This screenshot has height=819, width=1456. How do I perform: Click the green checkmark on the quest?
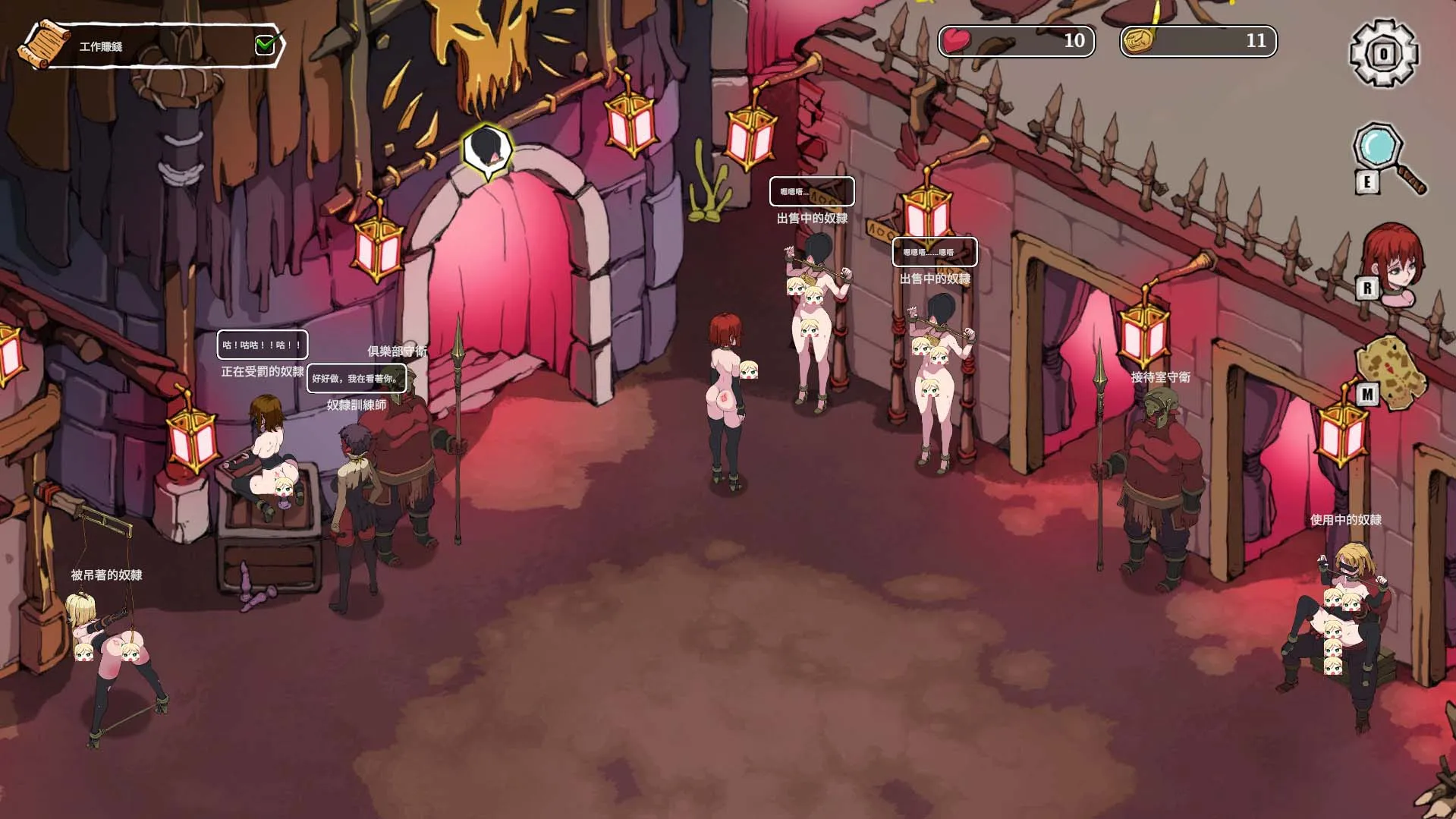click(265, 46)
